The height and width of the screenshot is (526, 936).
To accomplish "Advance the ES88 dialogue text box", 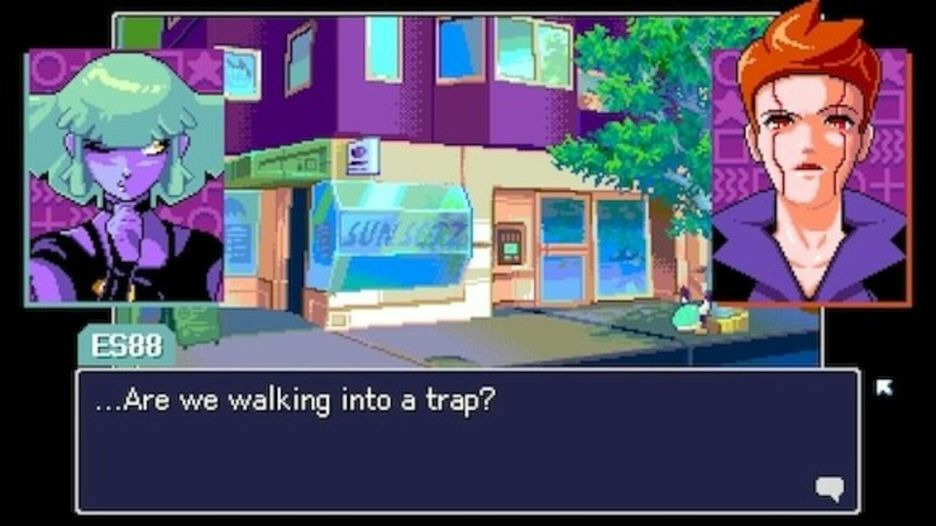I will click(467, 441).
